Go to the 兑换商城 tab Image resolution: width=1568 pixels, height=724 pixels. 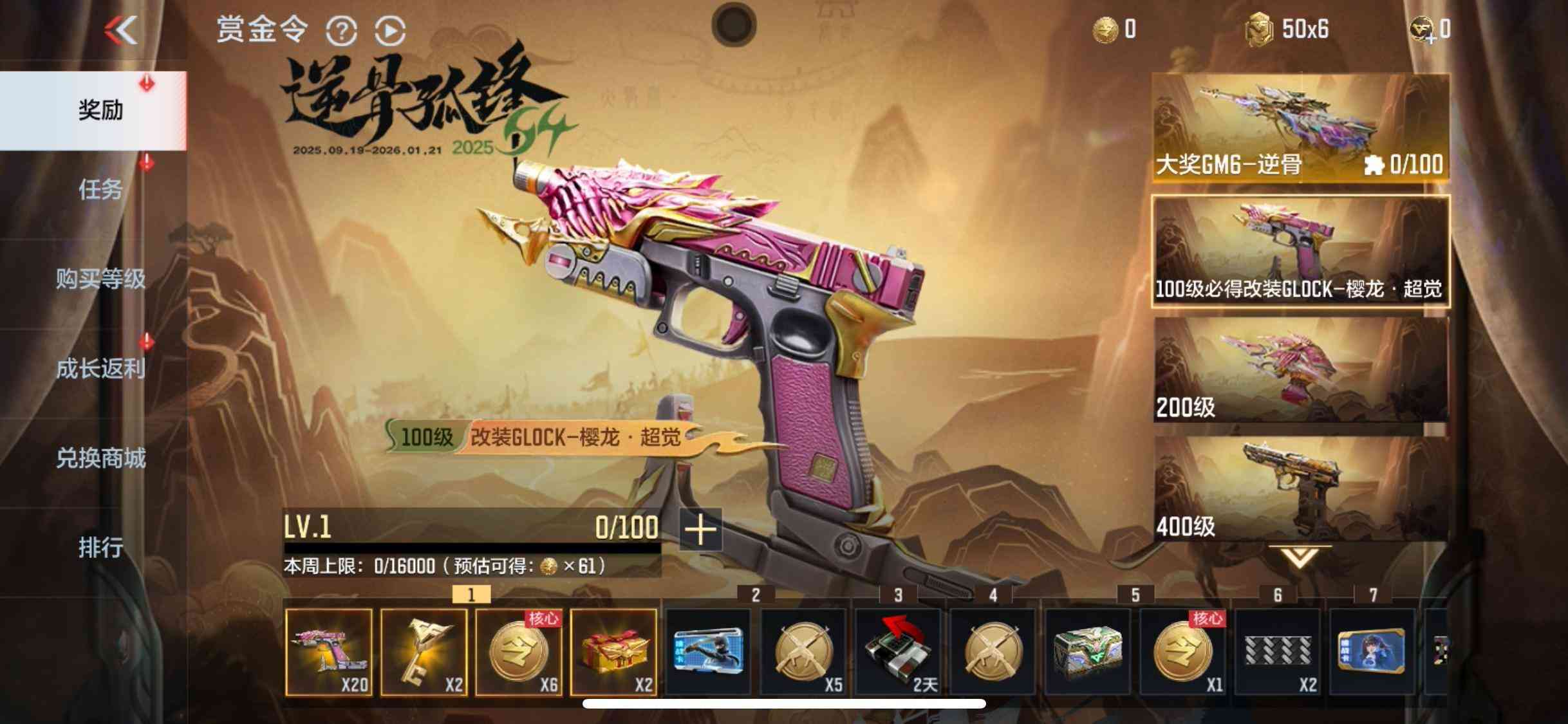click(x=100, y=458)
